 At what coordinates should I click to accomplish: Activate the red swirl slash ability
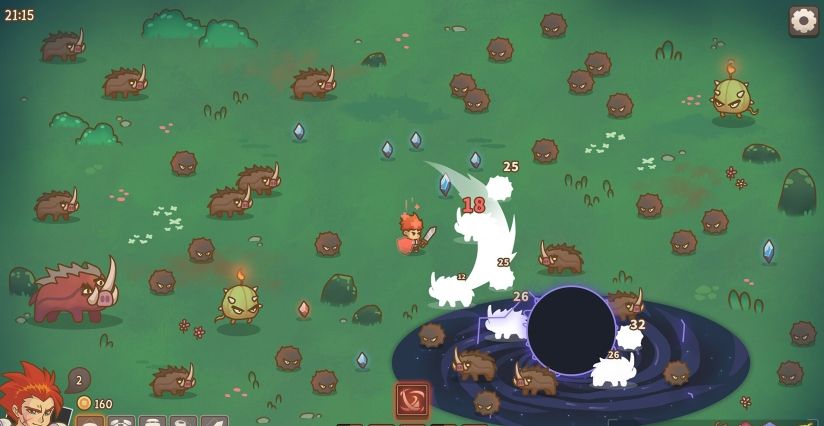pos(412,400)
